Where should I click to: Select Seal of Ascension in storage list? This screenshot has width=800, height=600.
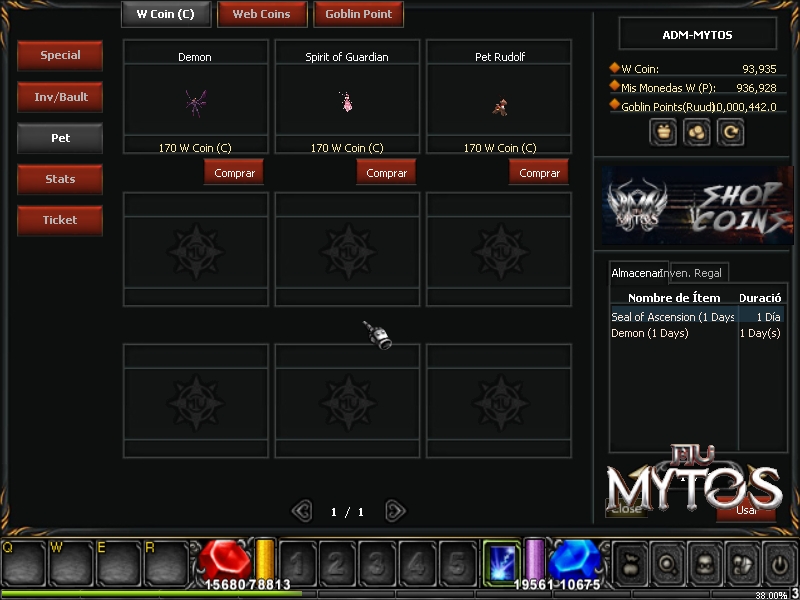pos(672,317)
